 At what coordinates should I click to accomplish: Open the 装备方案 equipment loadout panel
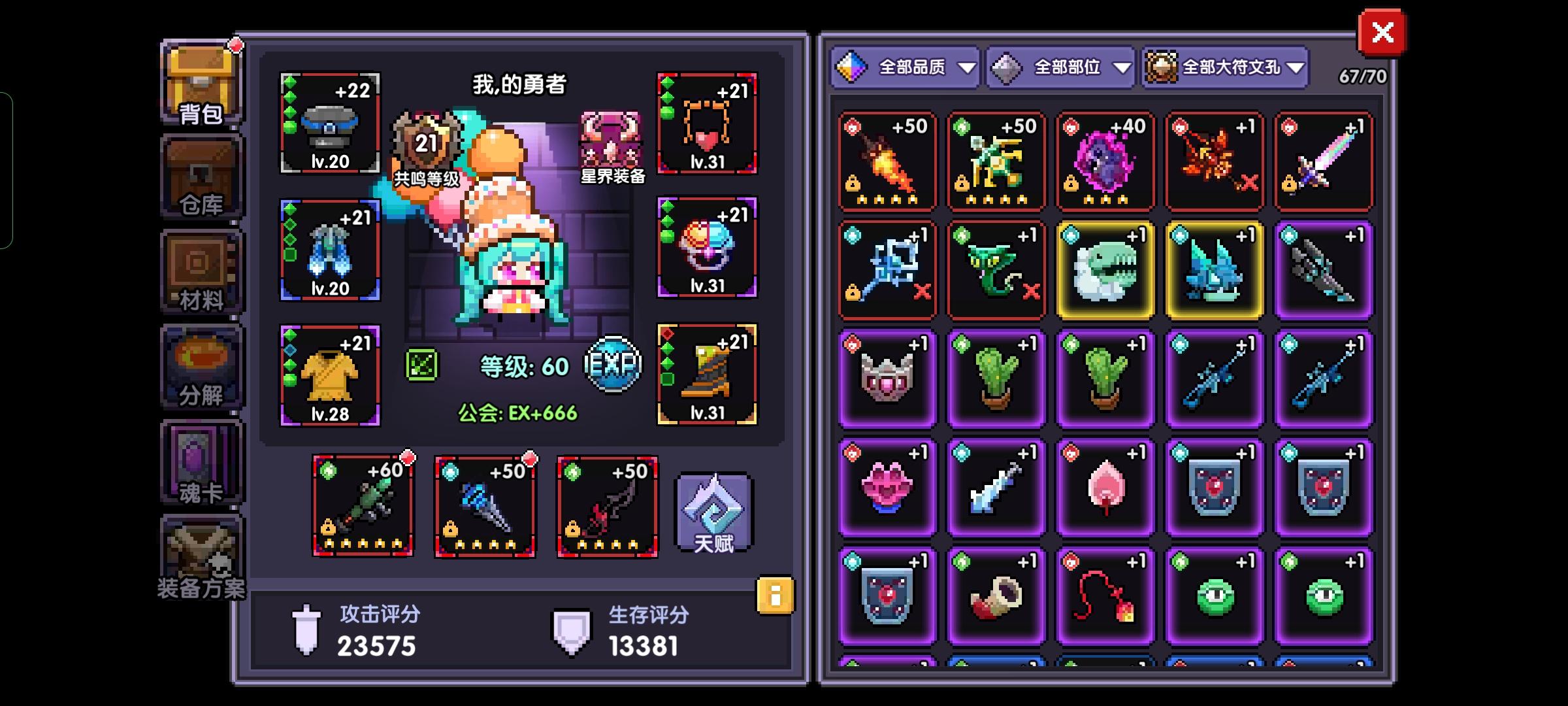click(199, 559)
